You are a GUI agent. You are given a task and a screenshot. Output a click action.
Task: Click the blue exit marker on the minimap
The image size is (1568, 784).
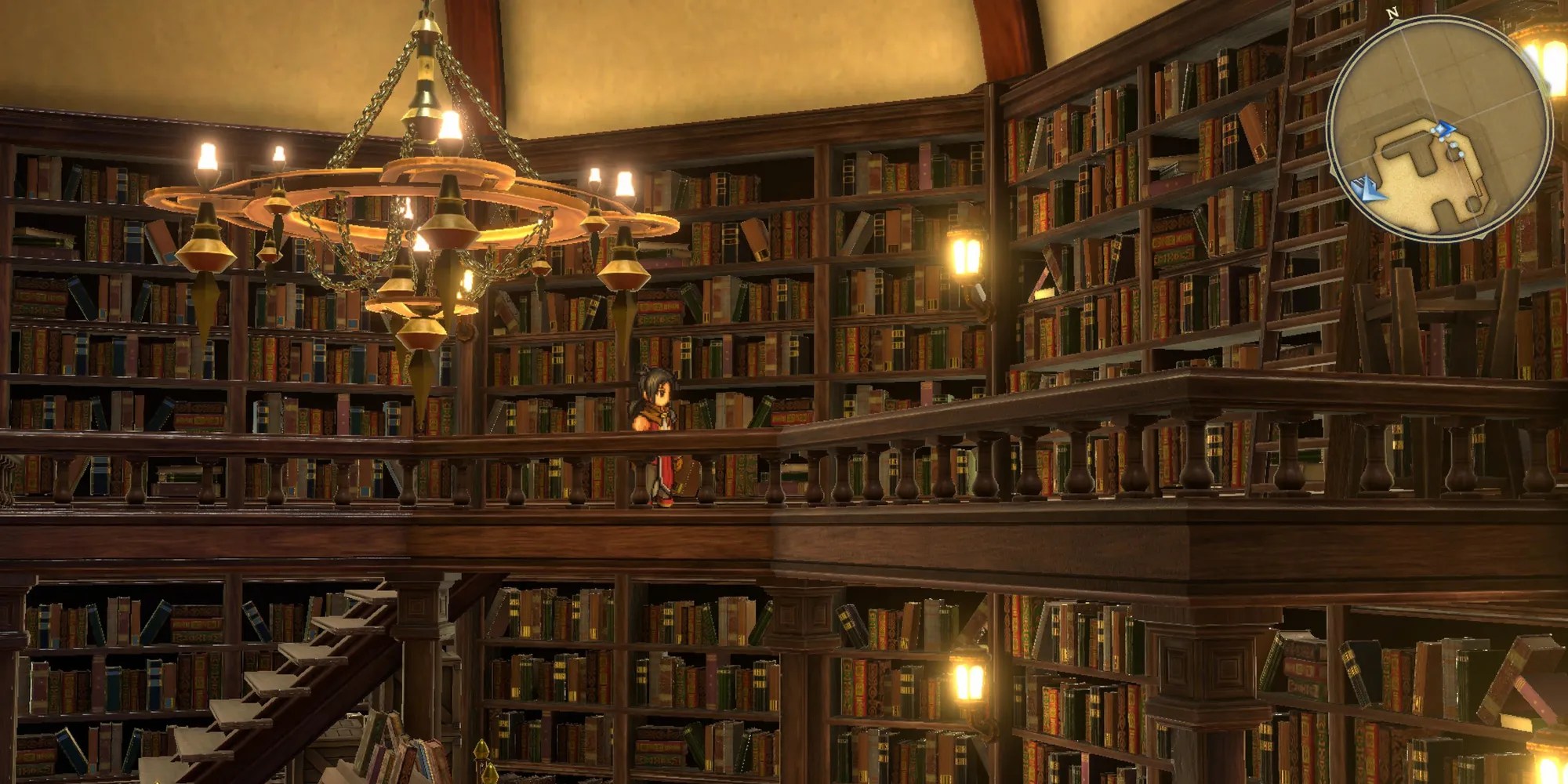[x=1369, y=188]
